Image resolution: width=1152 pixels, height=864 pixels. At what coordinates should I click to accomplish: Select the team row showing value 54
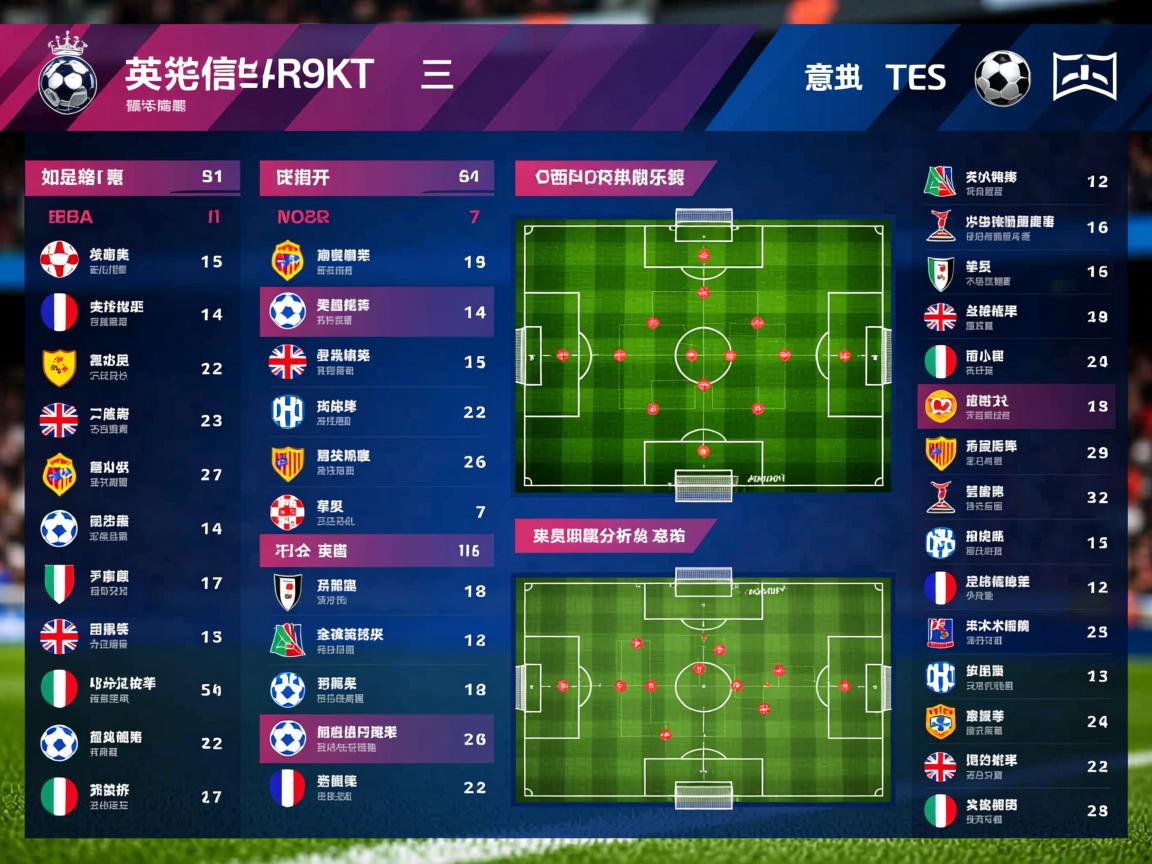pyautogui.click(x=132, y=689)
